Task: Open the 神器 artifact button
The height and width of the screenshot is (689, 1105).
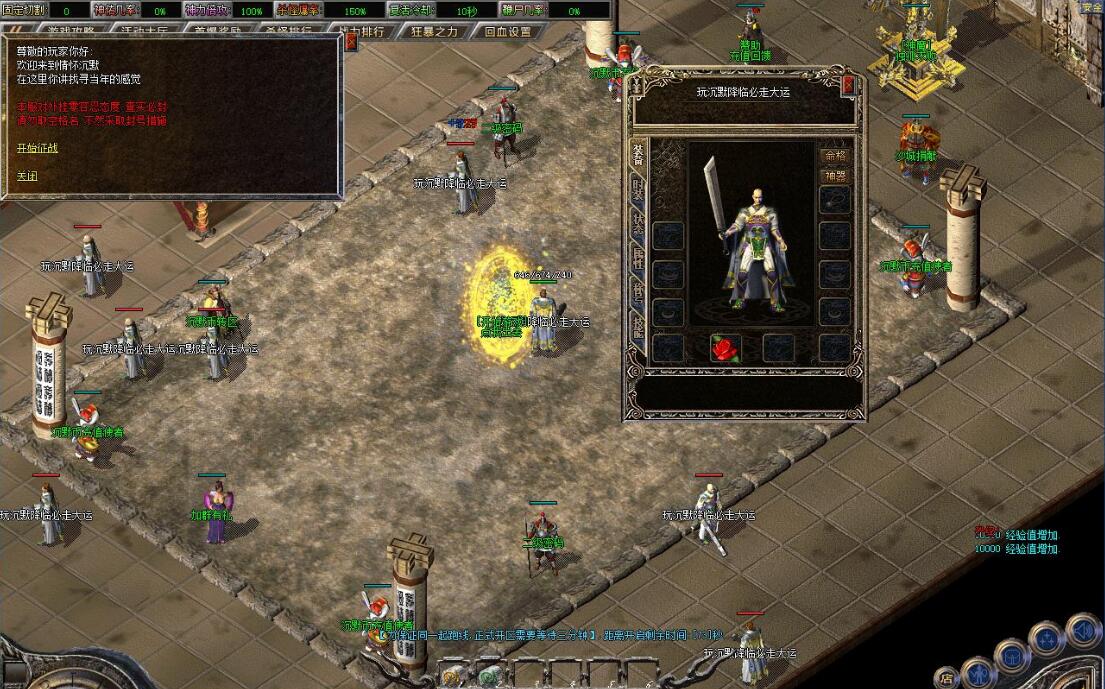Action: [x=834, y=176]
